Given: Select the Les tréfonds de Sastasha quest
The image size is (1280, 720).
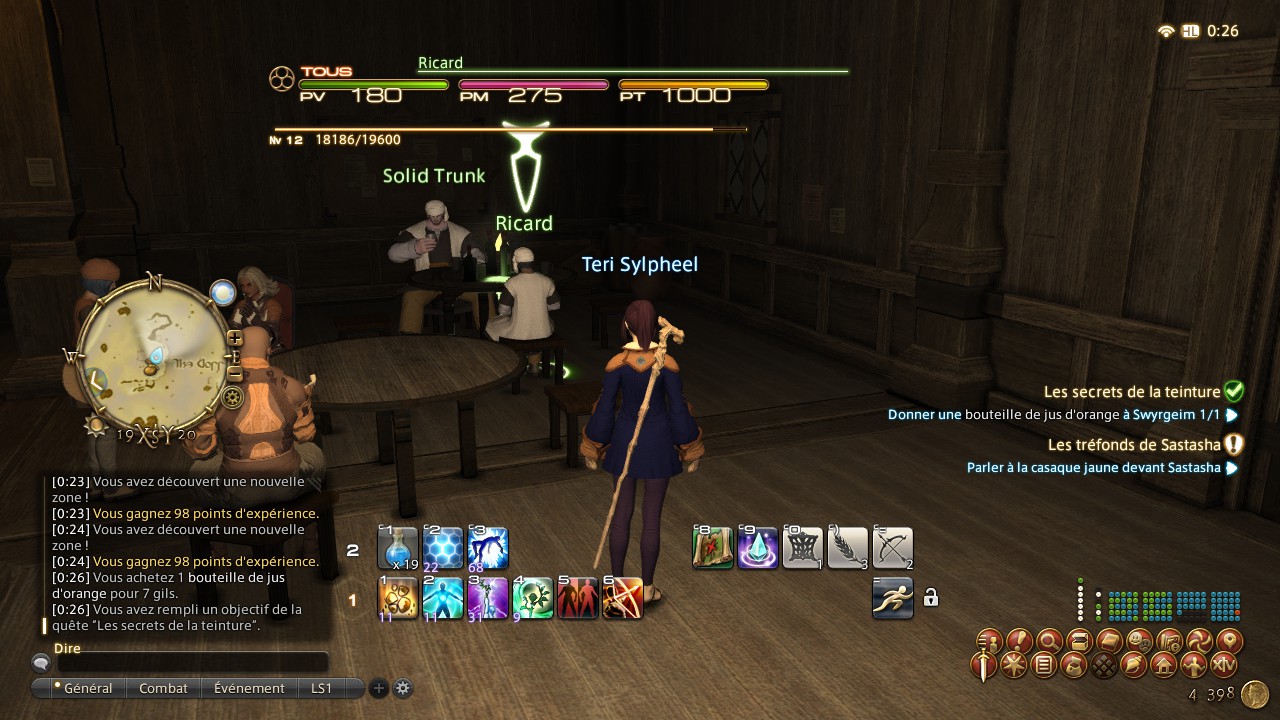Looking at the screenshot, I should point(1133,444).
